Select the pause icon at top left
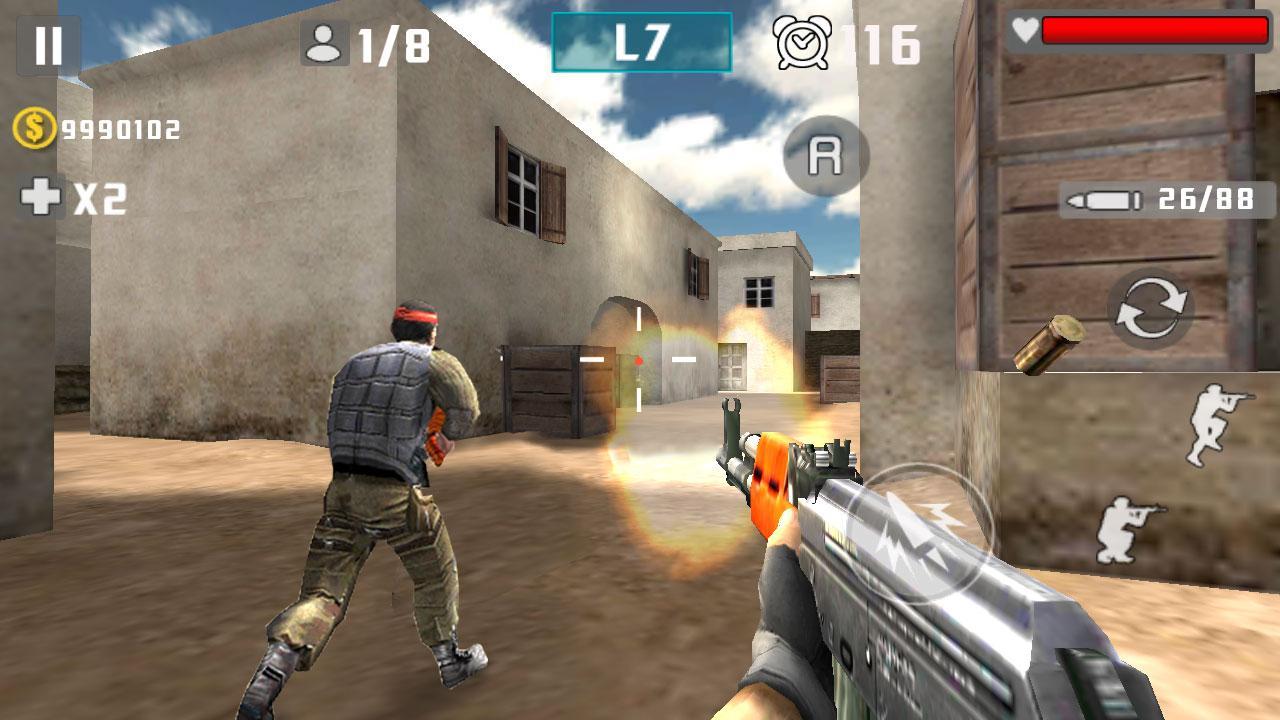This screenshot has width=1280, height=720. 47,42
